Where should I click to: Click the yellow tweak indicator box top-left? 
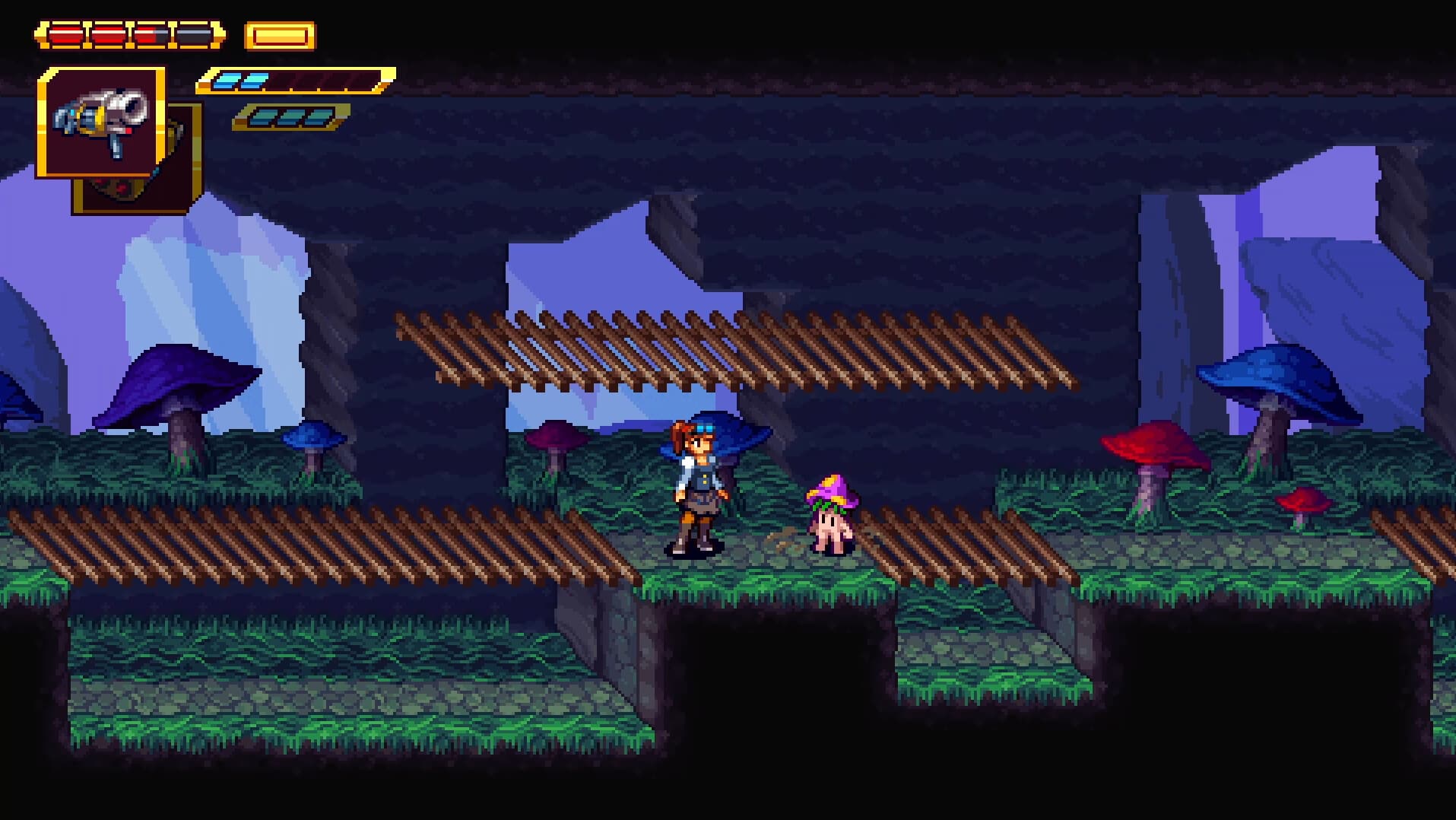(278, 35)
